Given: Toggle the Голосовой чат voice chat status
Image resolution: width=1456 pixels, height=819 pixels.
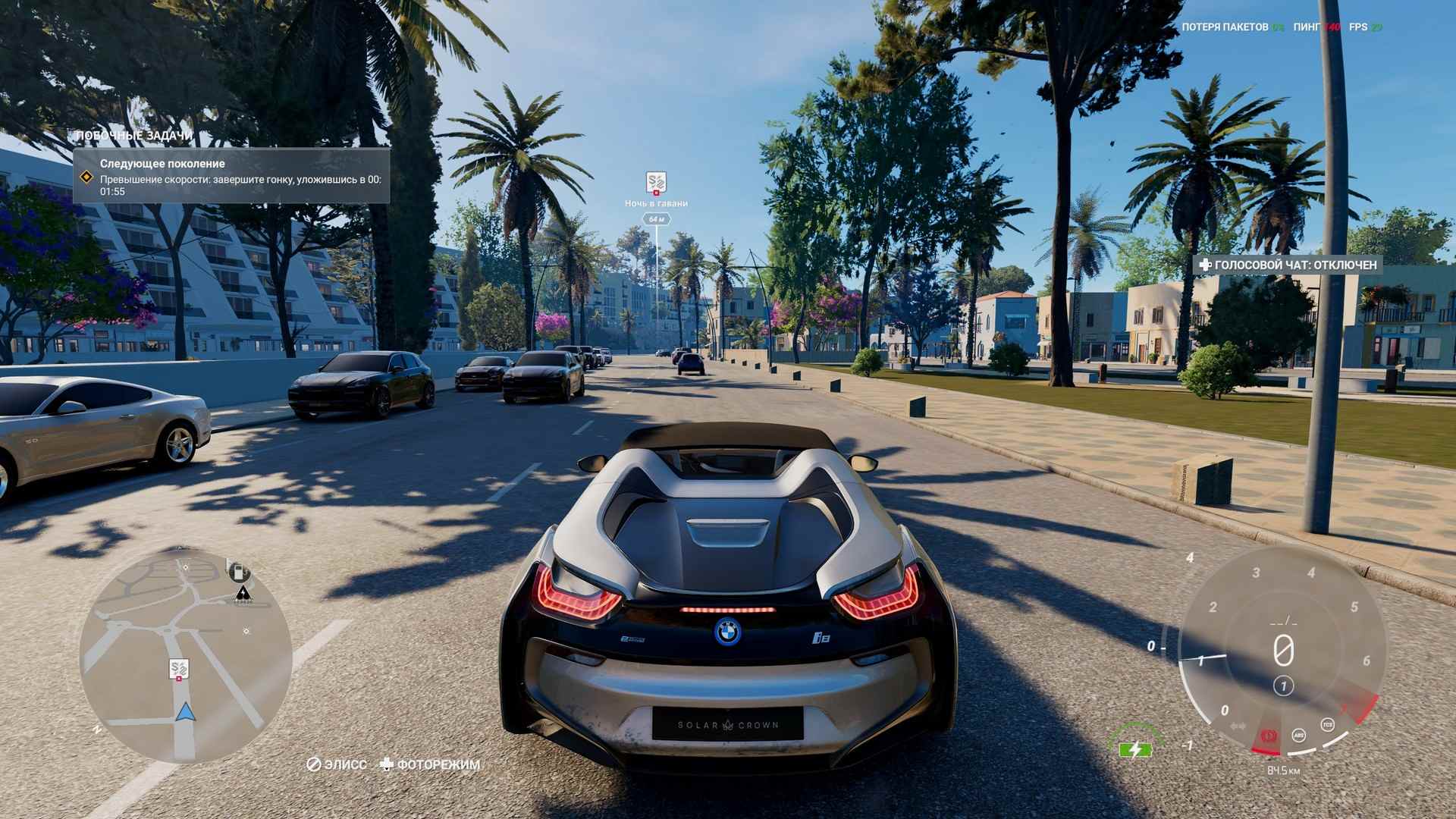Looking at the screenshot, I should pos(1288,265).
